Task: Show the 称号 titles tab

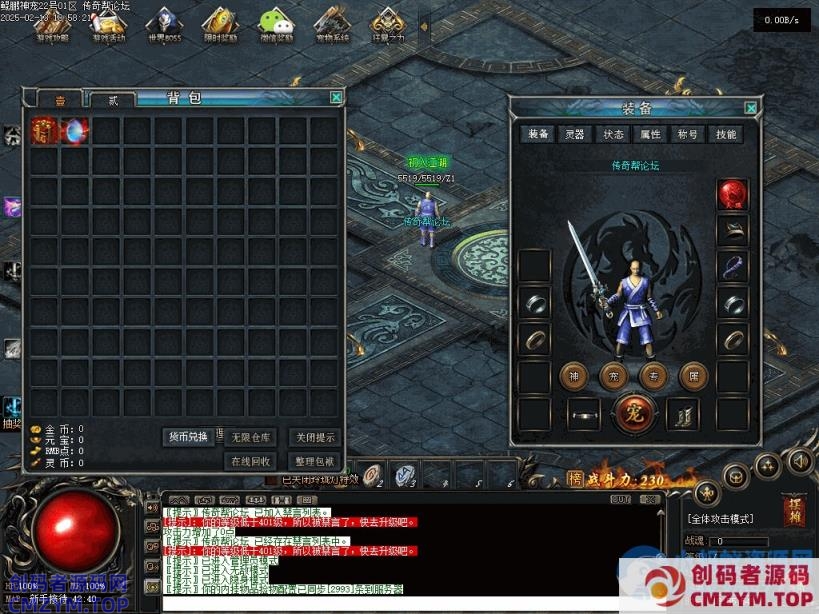Action: pyautogui.click(x=688, y=134)
